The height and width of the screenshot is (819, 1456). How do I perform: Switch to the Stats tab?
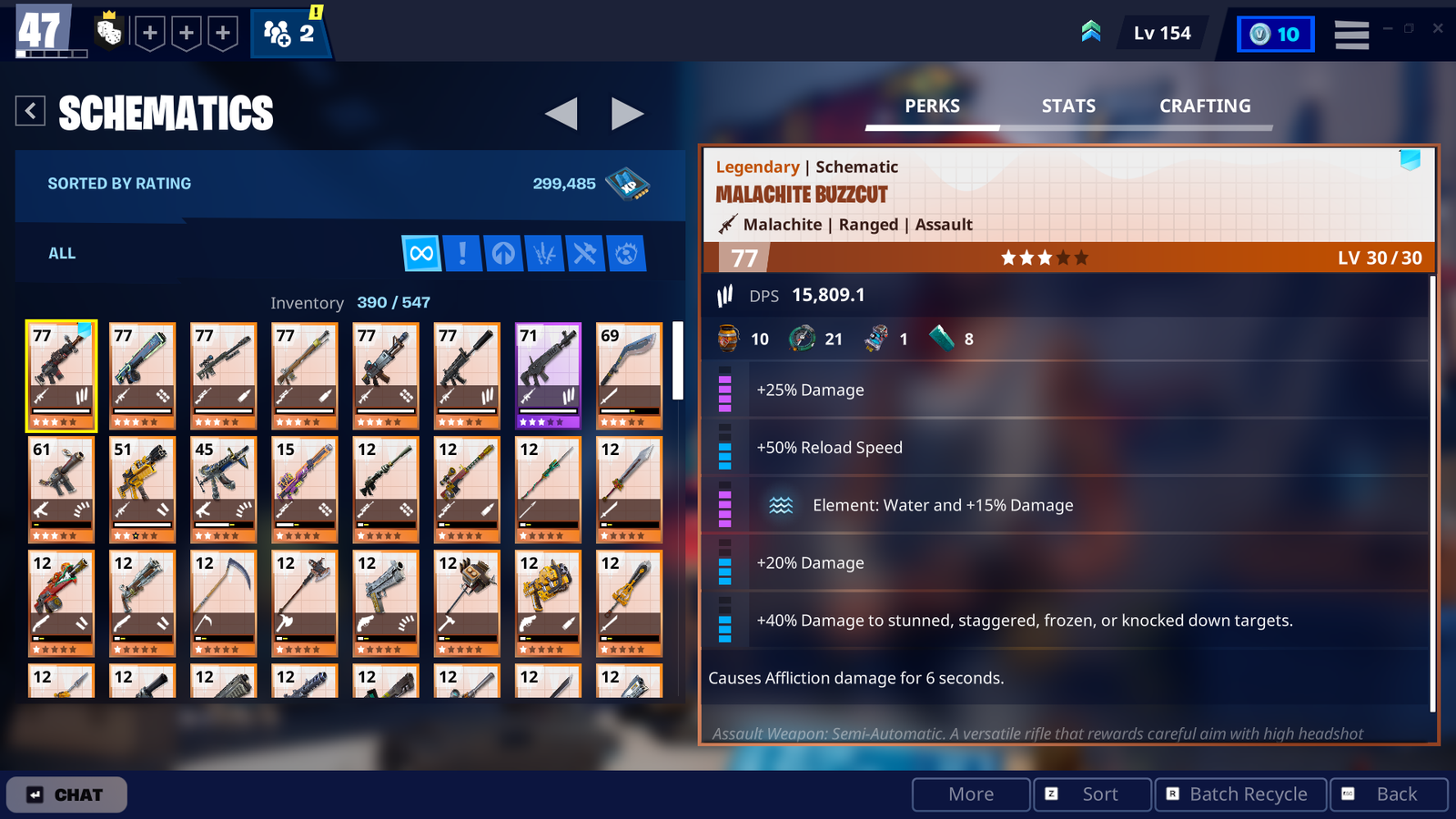pyautogui.click(x=1068, y=106)
